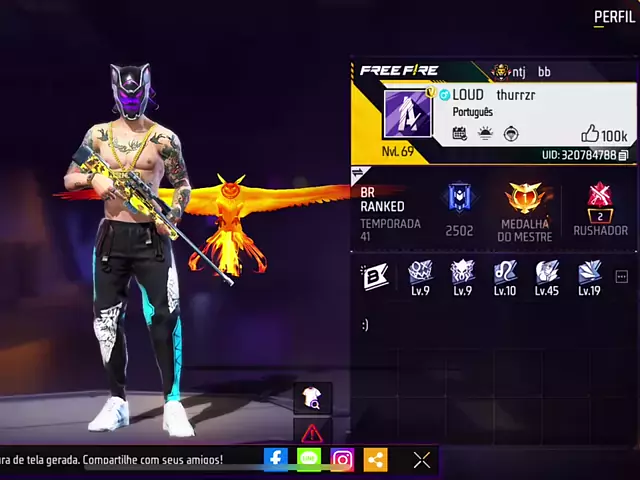View the BR ranked 2502 rank badge

click(x=459, y=199)
